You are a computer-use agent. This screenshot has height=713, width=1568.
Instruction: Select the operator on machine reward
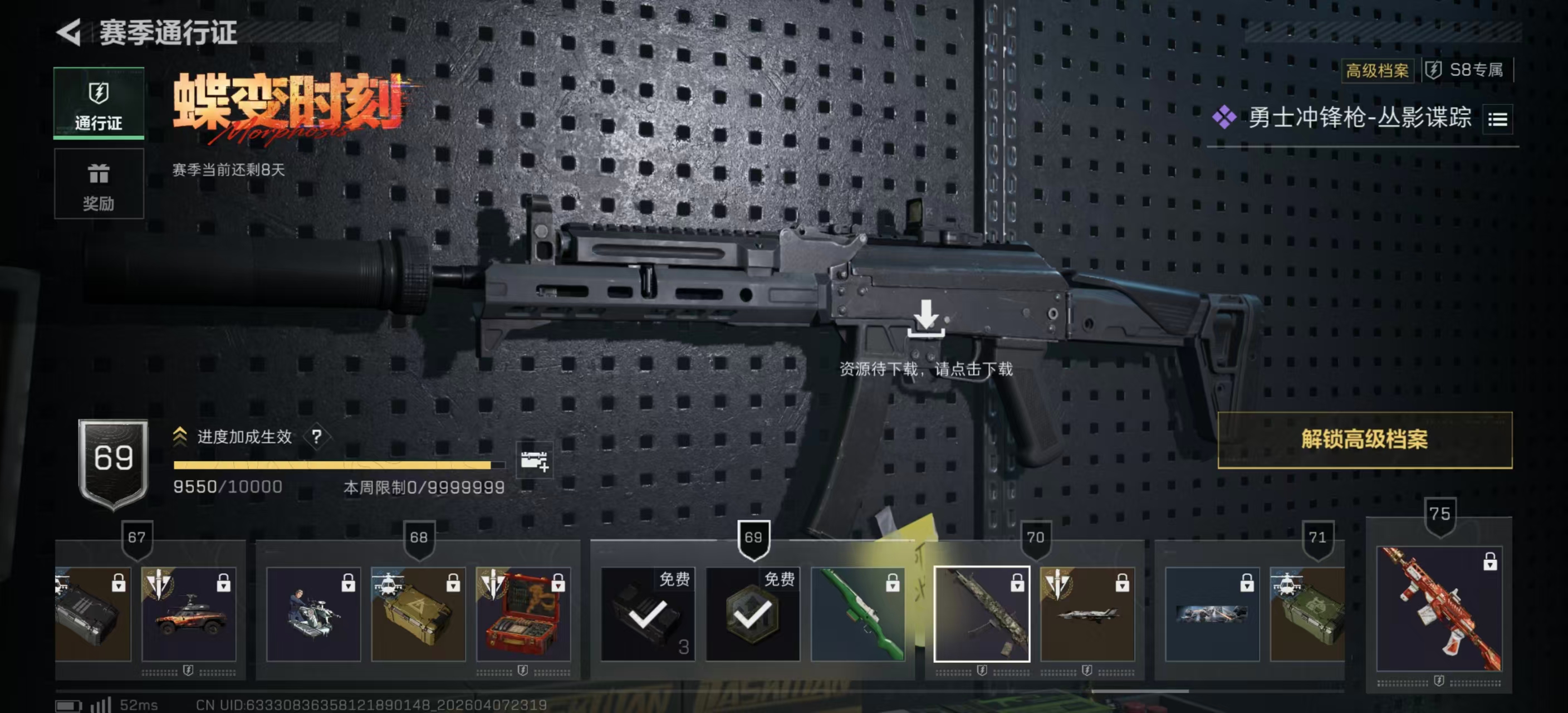pos(313,614)
